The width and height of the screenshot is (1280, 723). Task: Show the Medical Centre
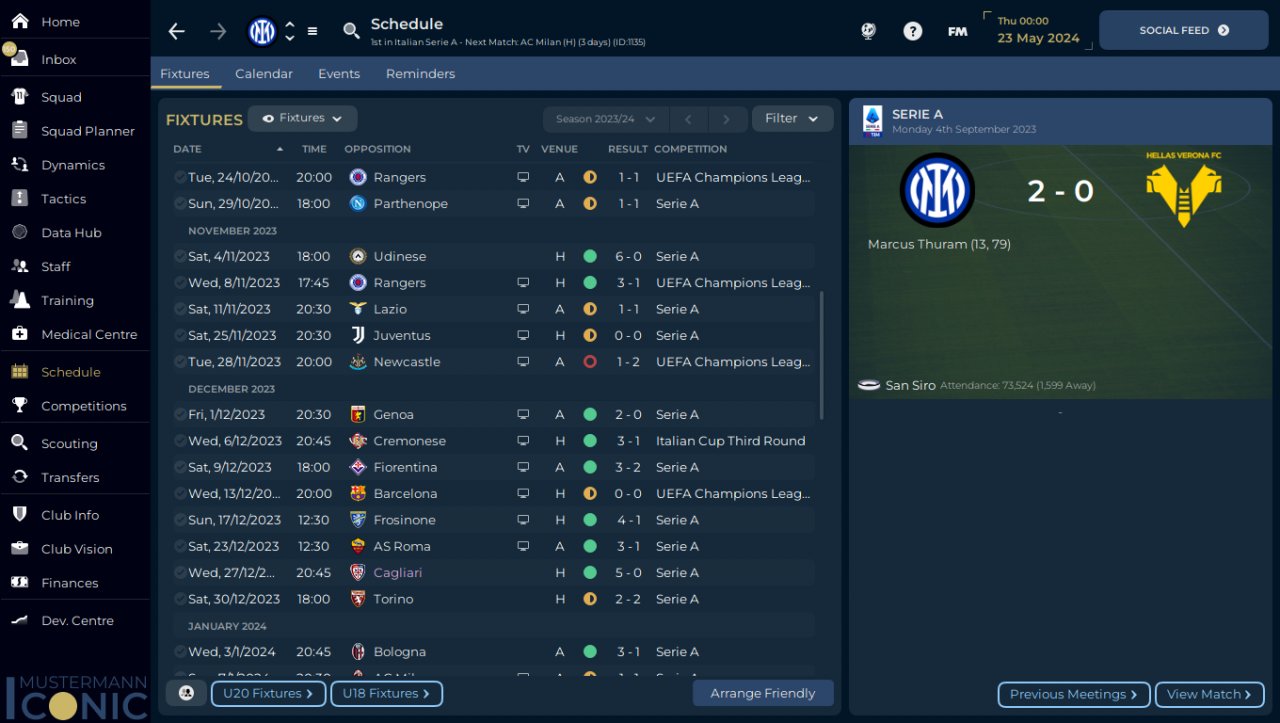point(88,334)
